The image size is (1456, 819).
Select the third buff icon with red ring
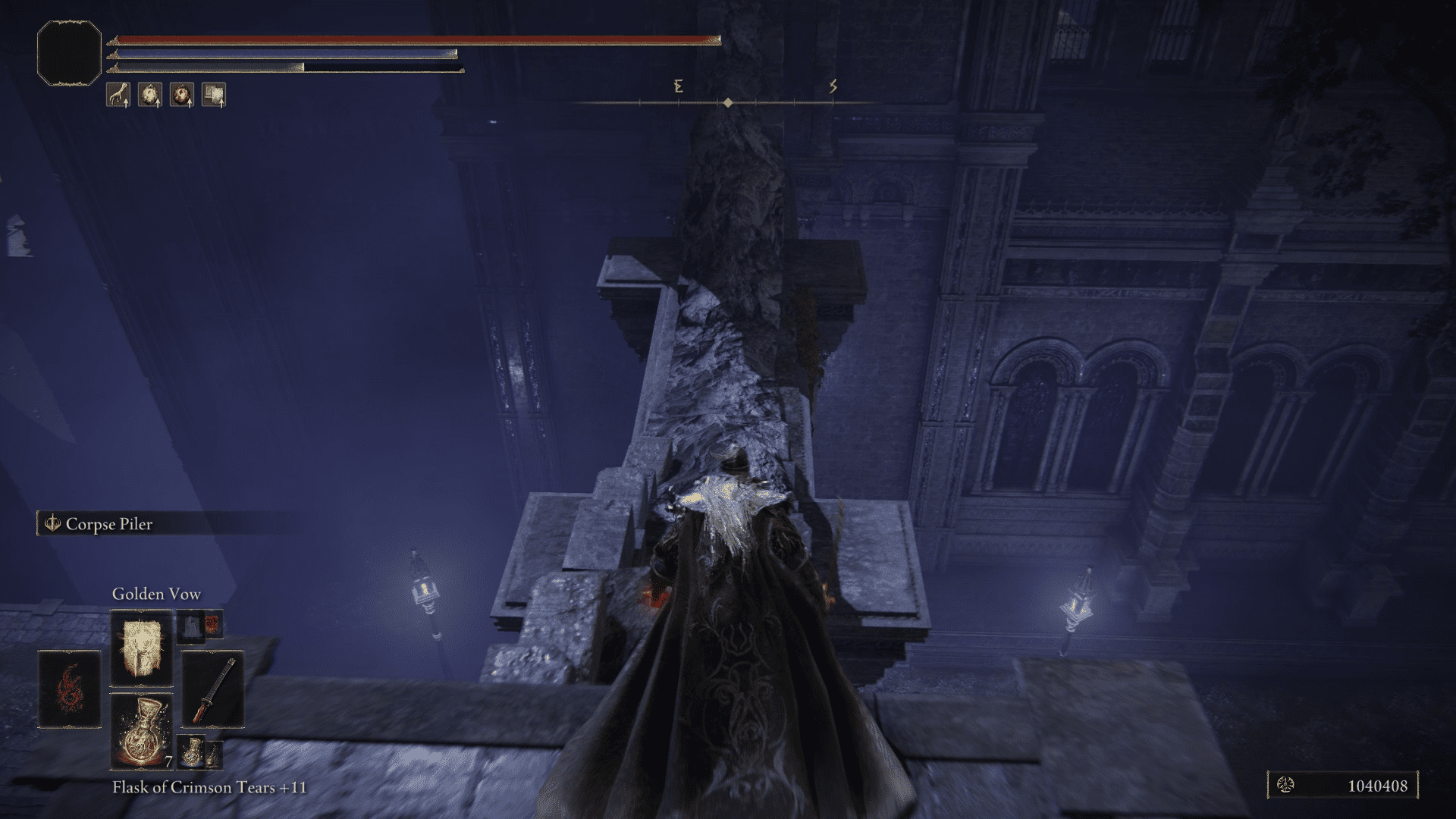[182, 95]
